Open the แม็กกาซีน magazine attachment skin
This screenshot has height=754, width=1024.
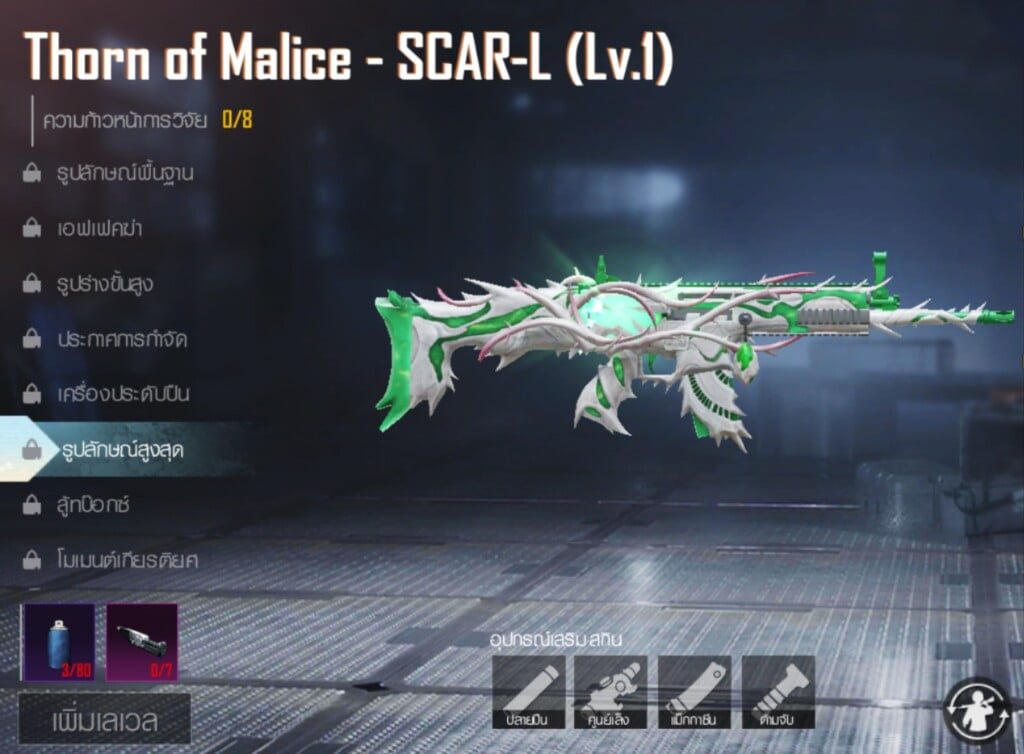pyautogui.click(x=694, y=692)
